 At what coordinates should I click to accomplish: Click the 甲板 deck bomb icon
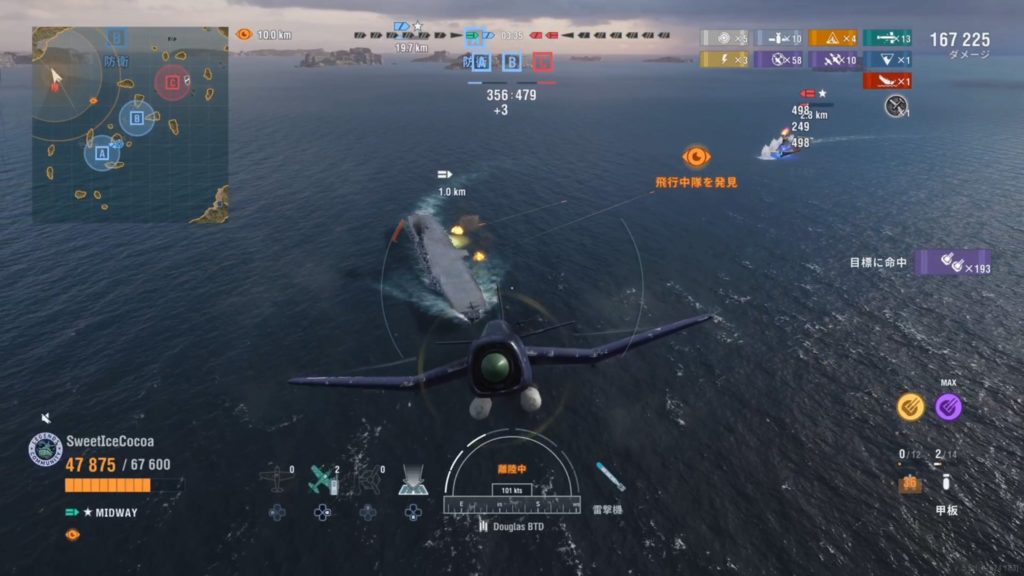pos(946,484)
